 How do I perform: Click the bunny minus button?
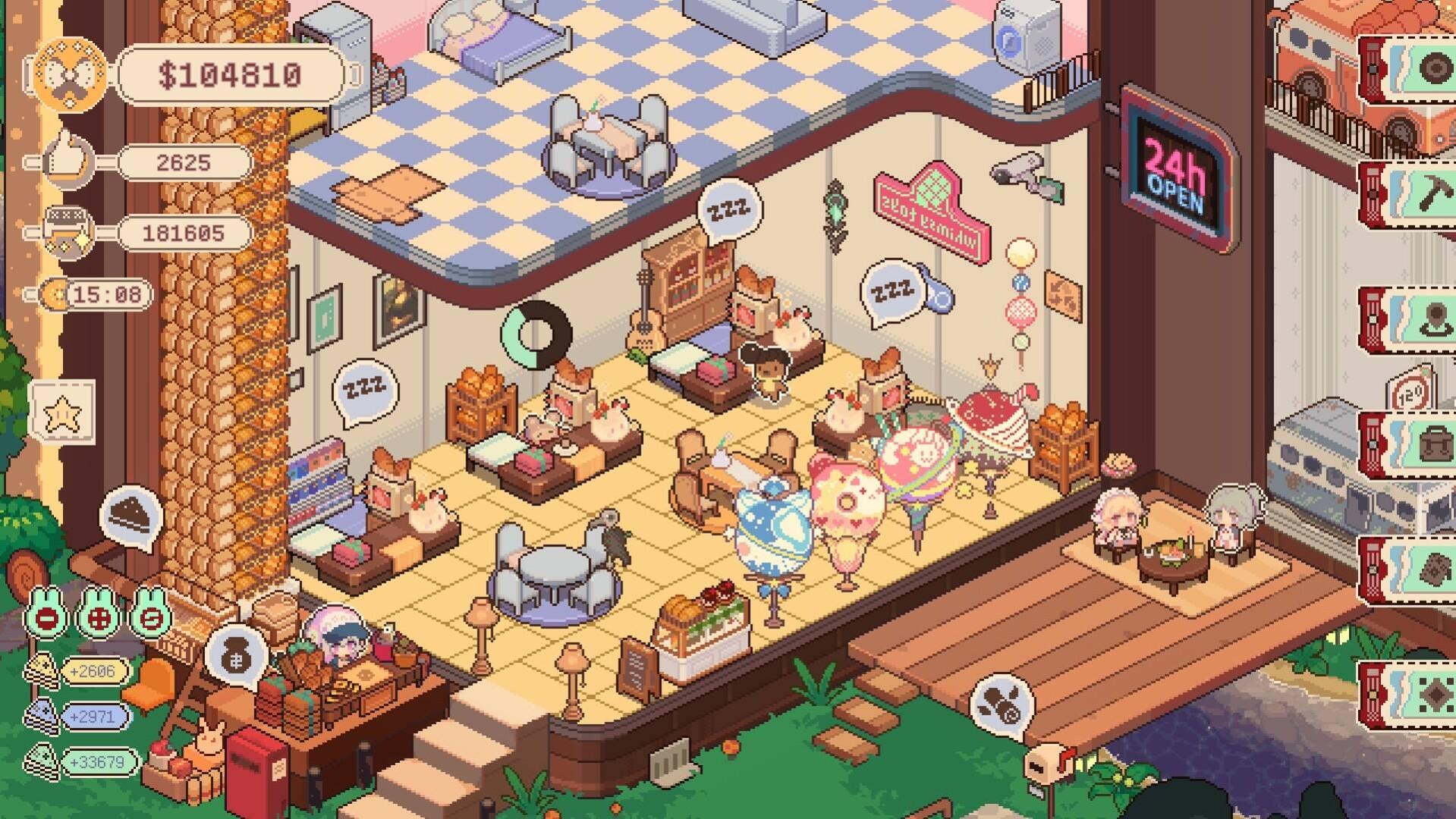[x=47, y=615]
